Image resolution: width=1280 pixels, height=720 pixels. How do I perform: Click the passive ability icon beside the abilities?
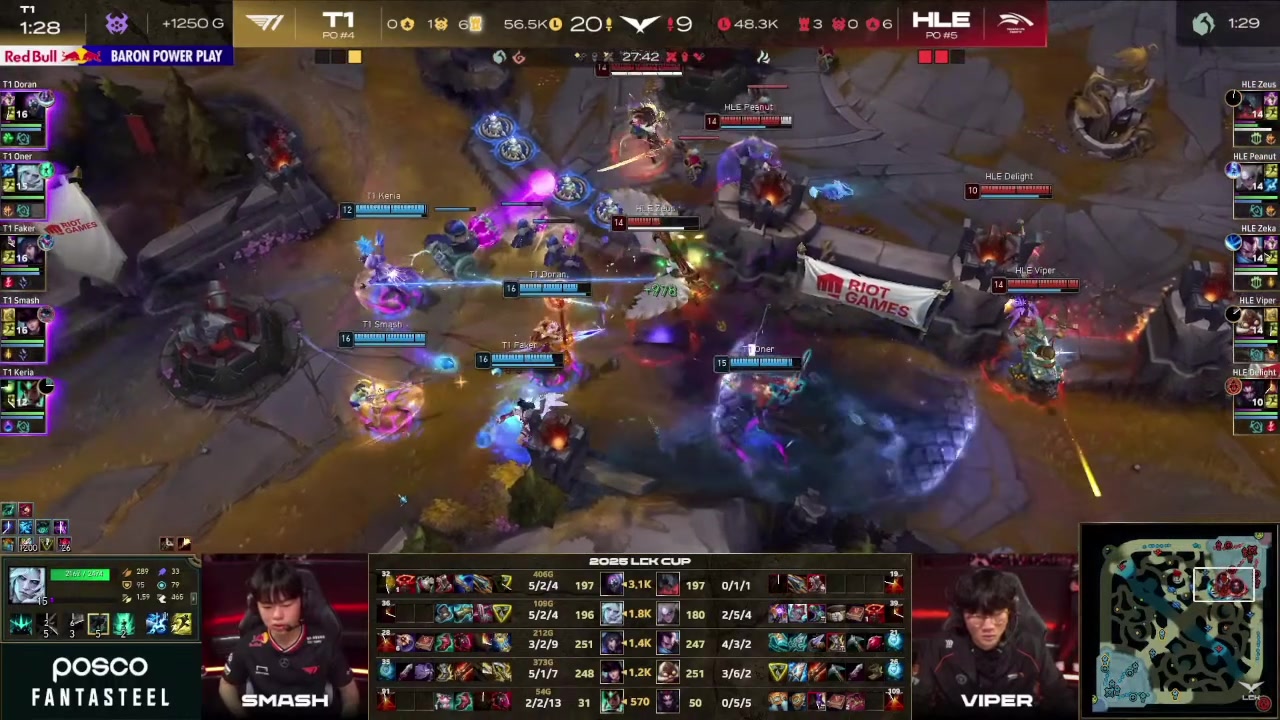(21, 625)
